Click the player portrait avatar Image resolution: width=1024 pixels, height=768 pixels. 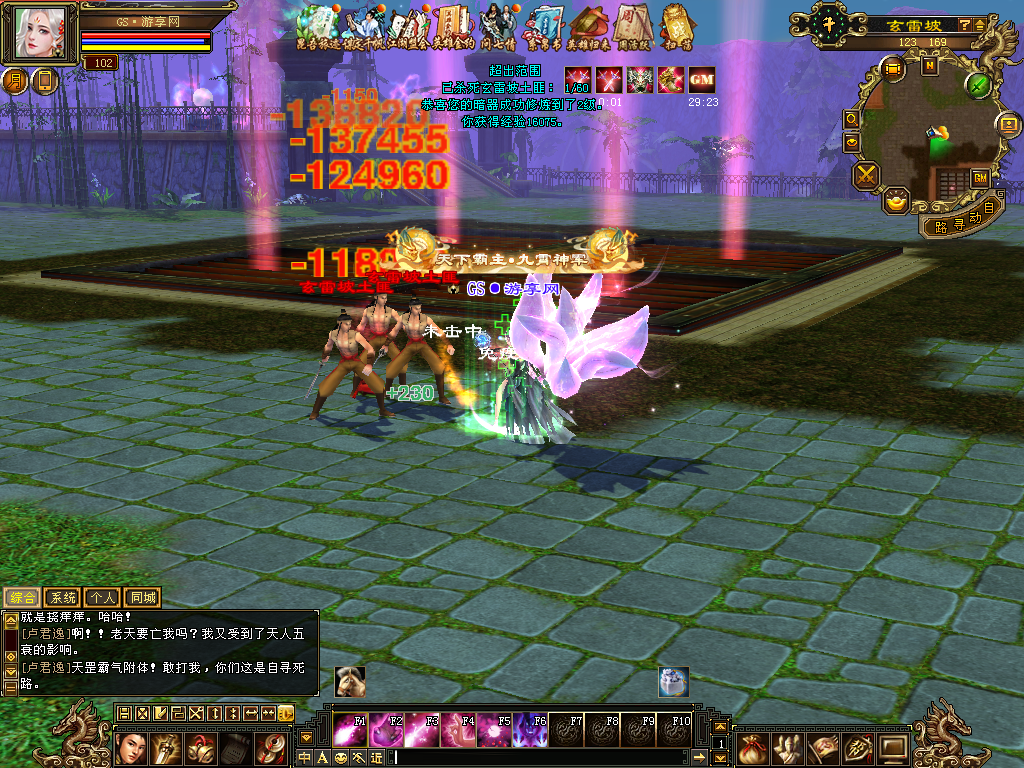(x=42, y=34)
